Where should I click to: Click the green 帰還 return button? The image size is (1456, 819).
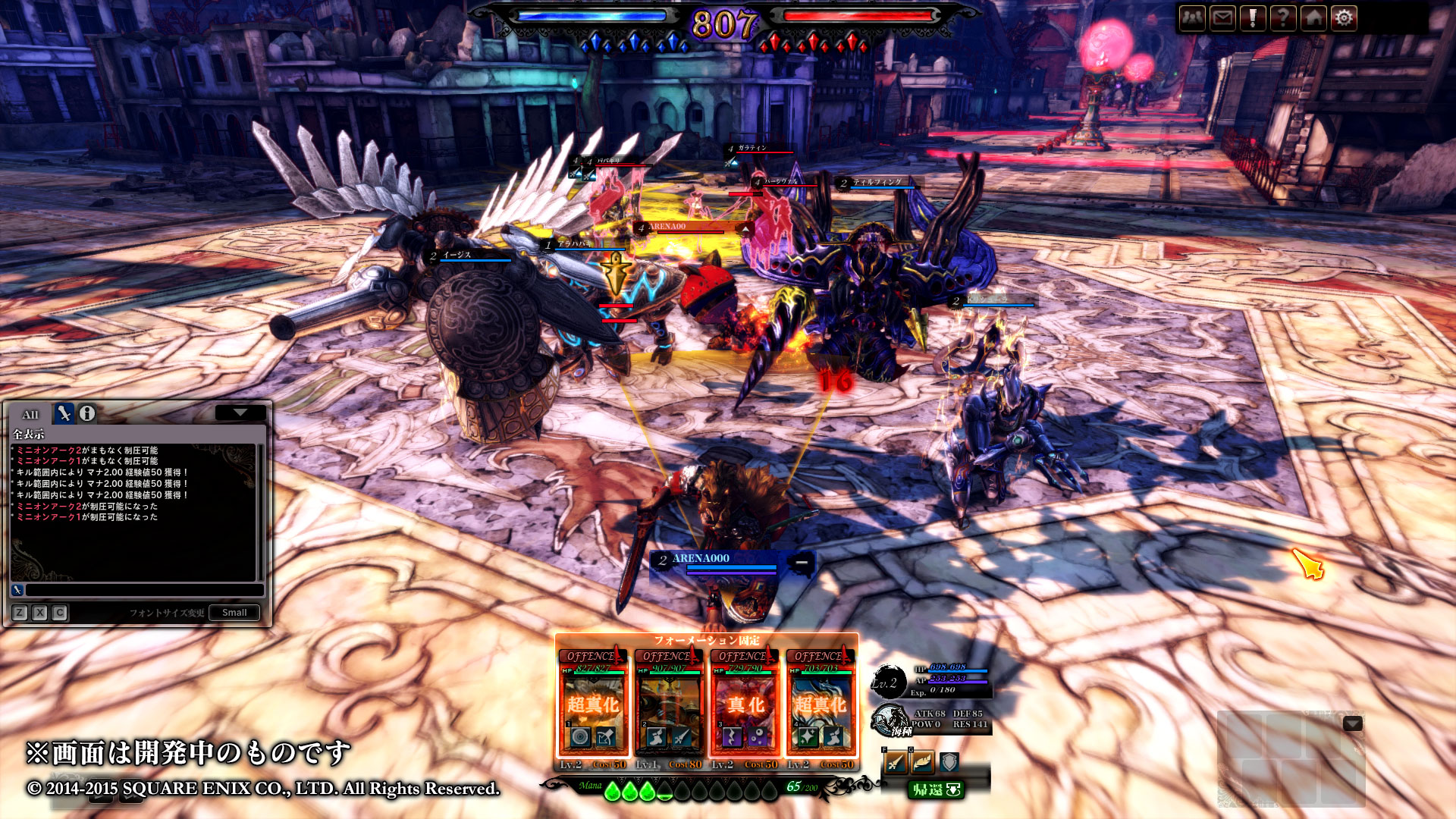[x=937, y=790]
